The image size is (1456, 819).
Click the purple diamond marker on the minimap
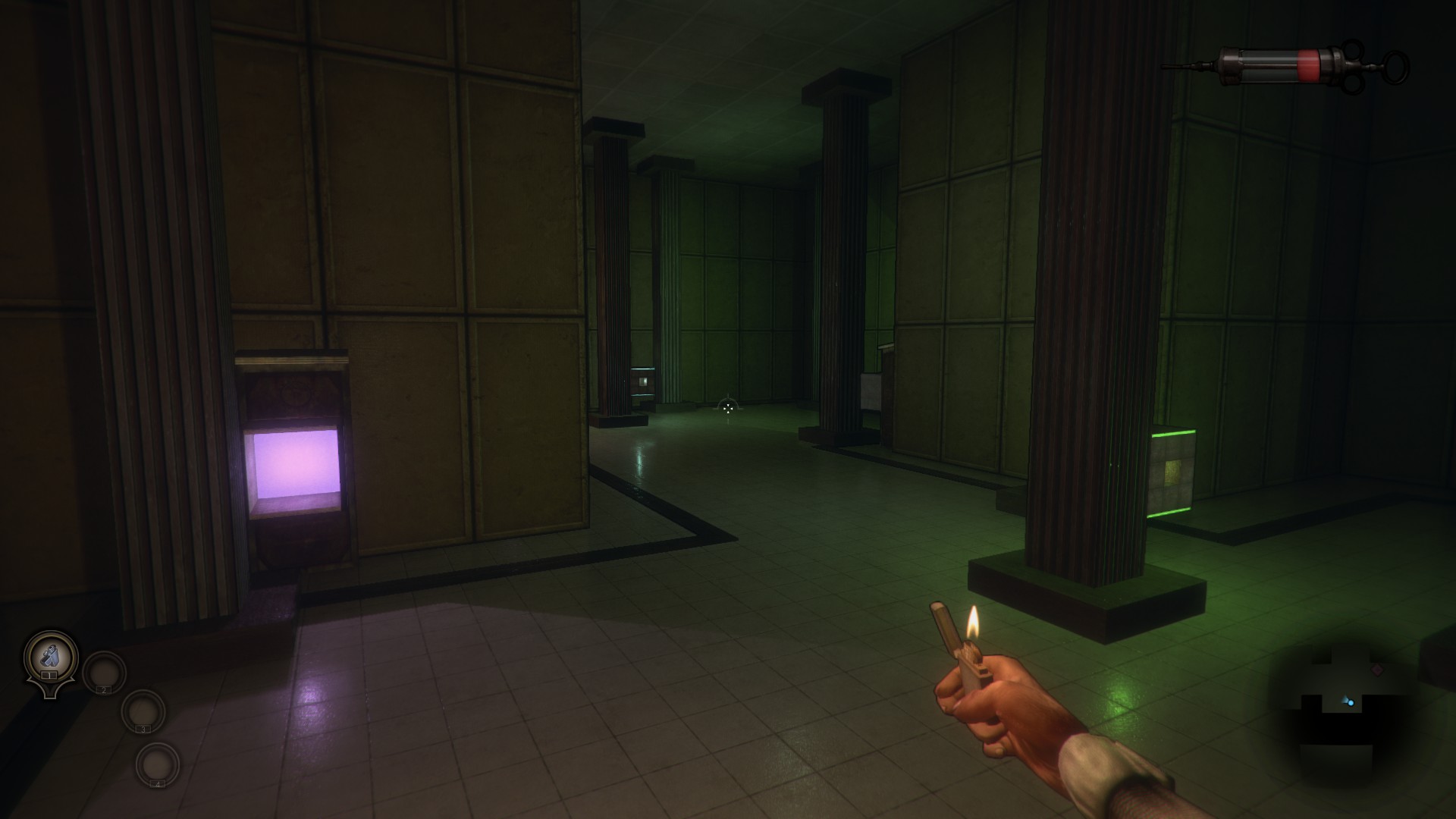[1377, 670]
